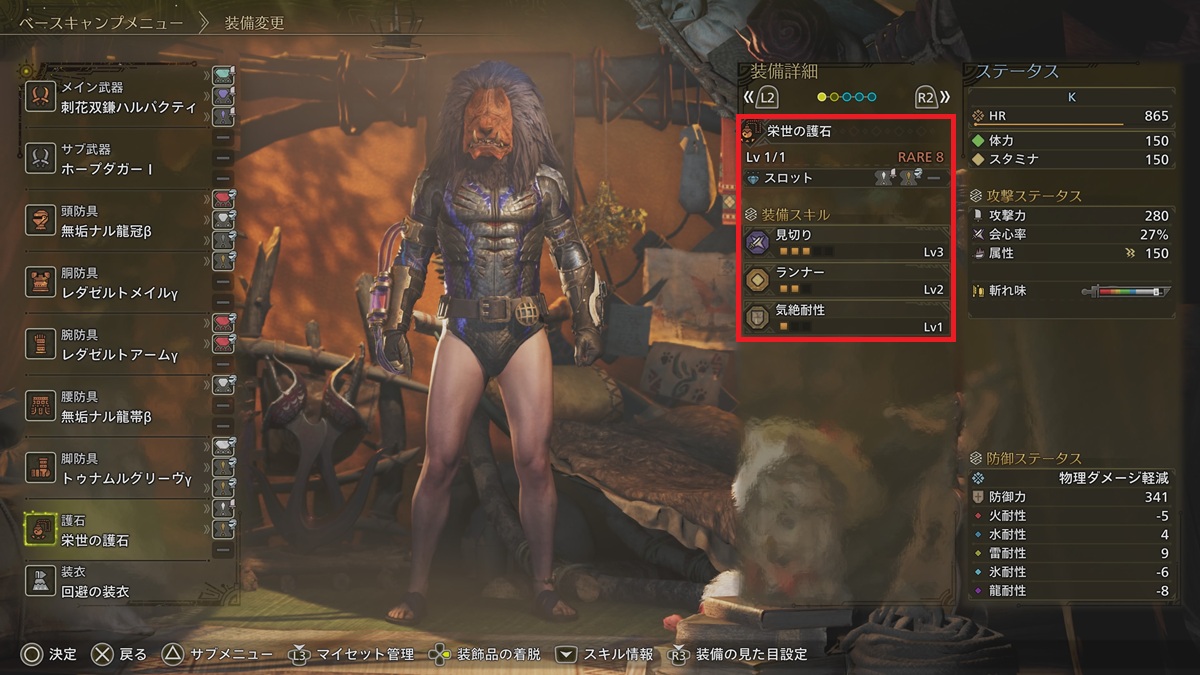The image size is (1200, 675).
Task: Select the 見切り skill entry
Action: pos(845,243)
